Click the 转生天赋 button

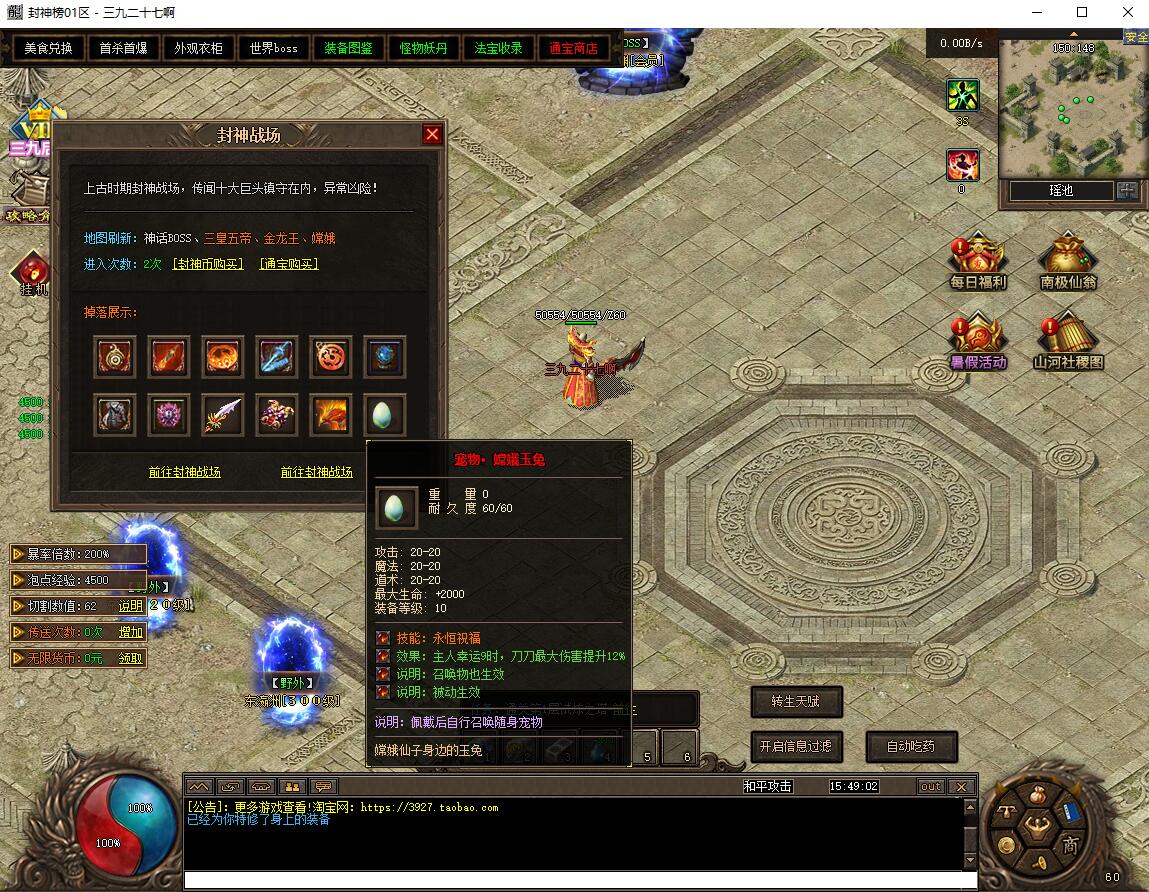point(796,702)
